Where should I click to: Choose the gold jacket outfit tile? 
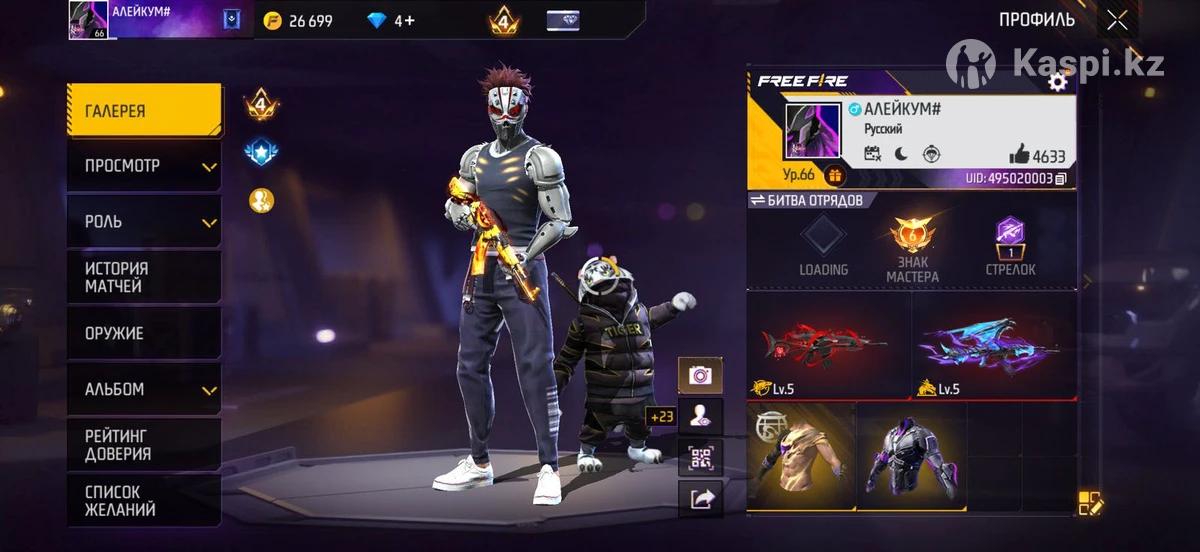801,457
